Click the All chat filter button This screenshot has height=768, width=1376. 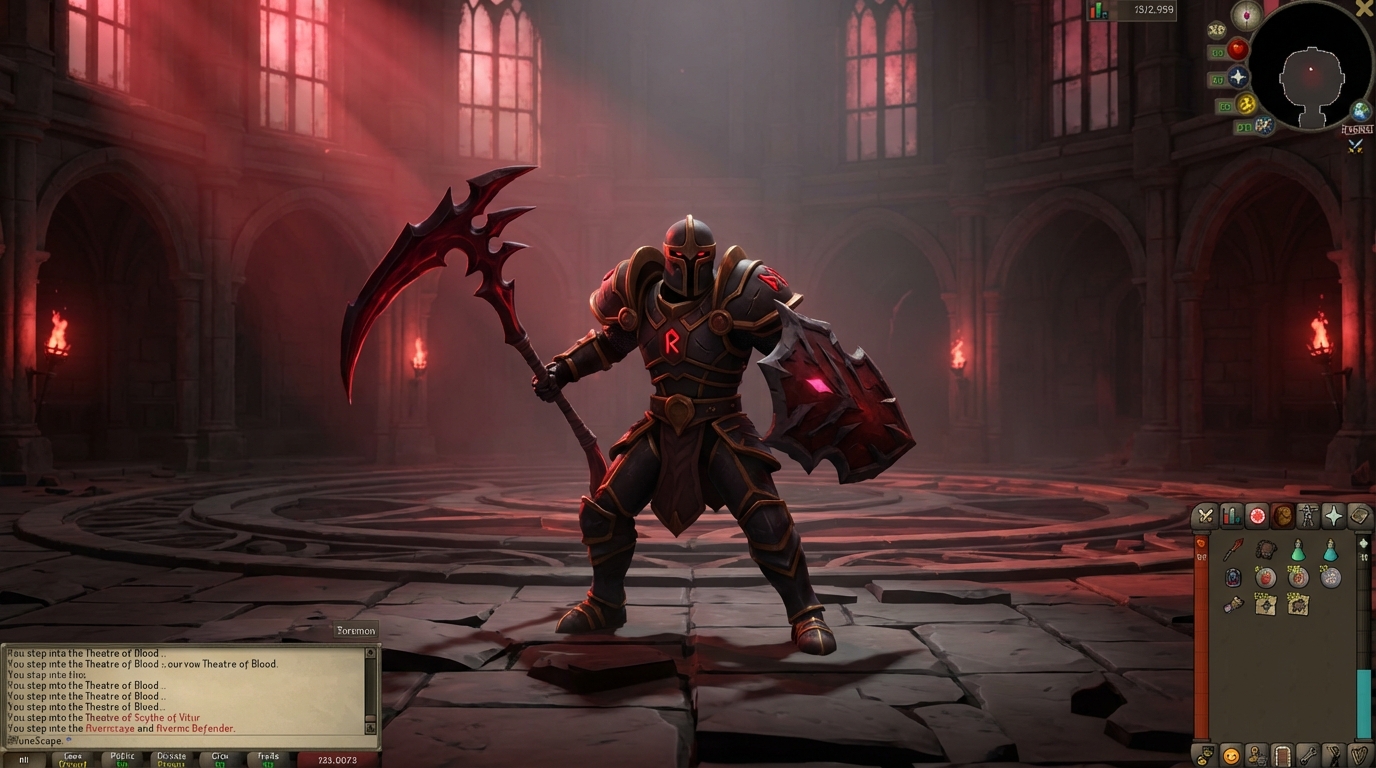(x=24, y=761)
